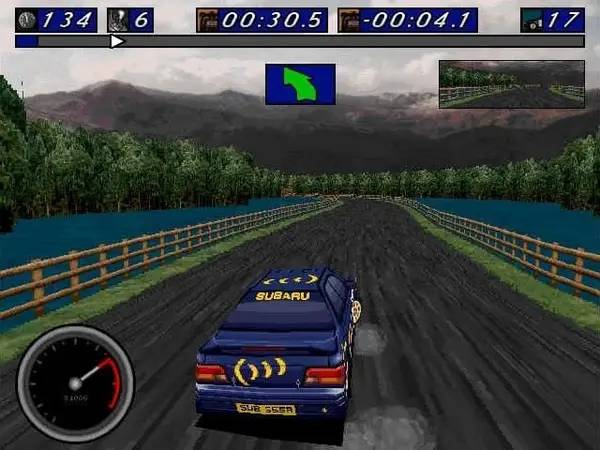Select the rear-view mirror display

coord(511,84)
